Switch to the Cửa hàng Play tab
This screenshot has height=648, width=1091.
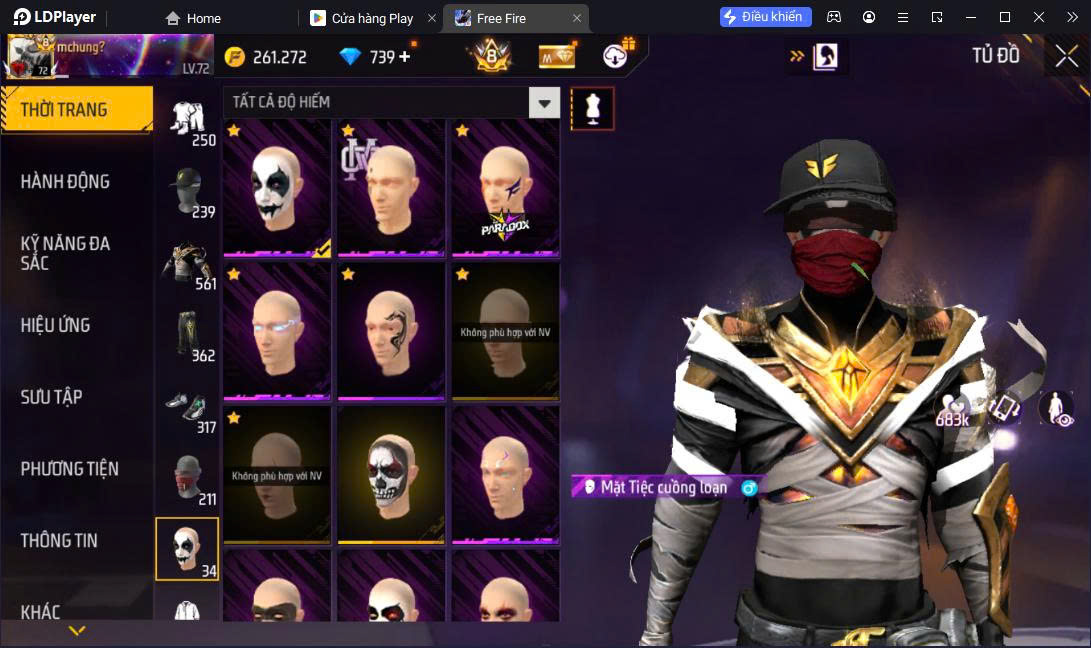[x=371, y=18]
